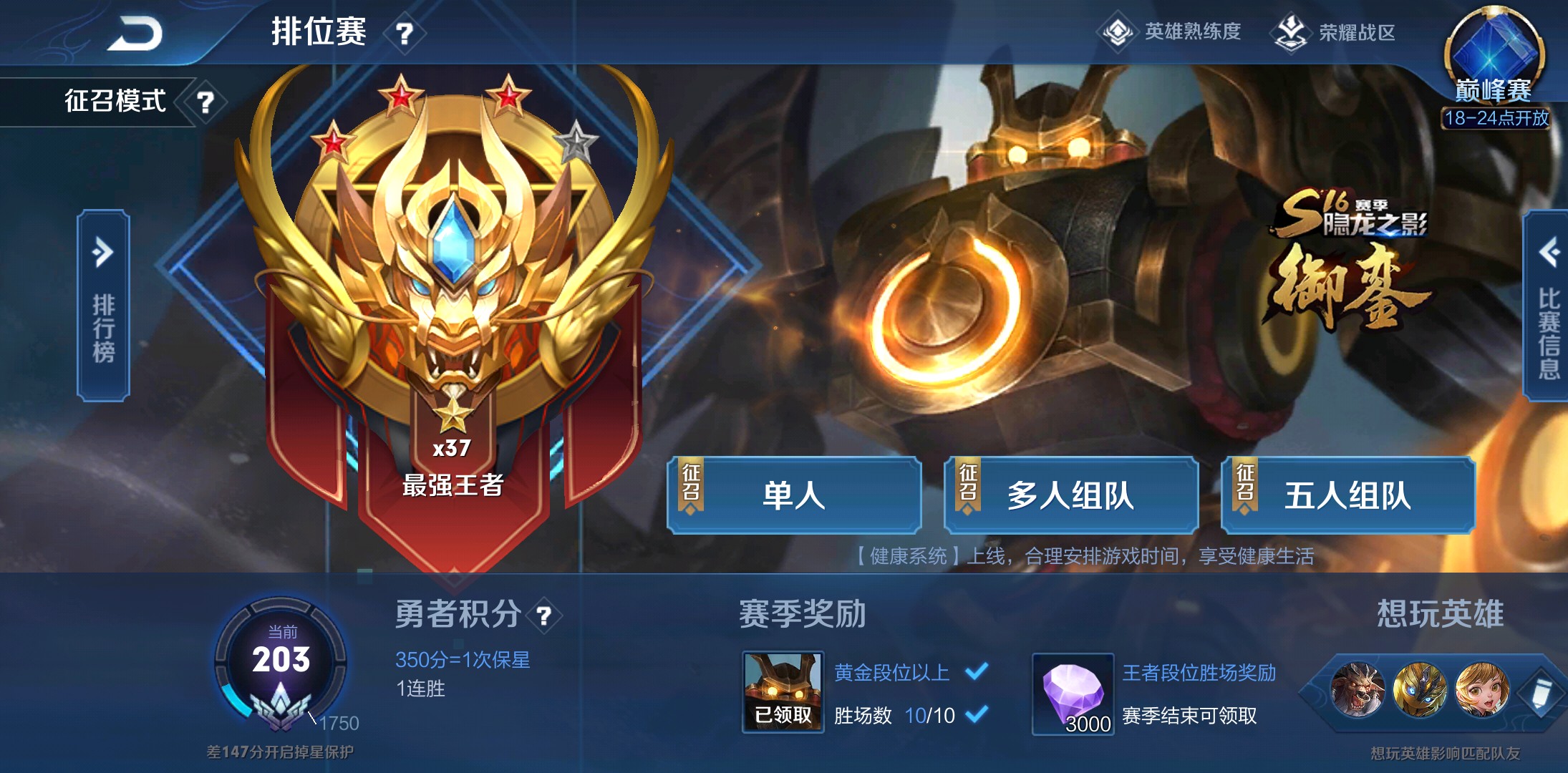Switch to 五人组队 five-player mode
This screenshot has width=1568, height=773.
click(1348, 495)
